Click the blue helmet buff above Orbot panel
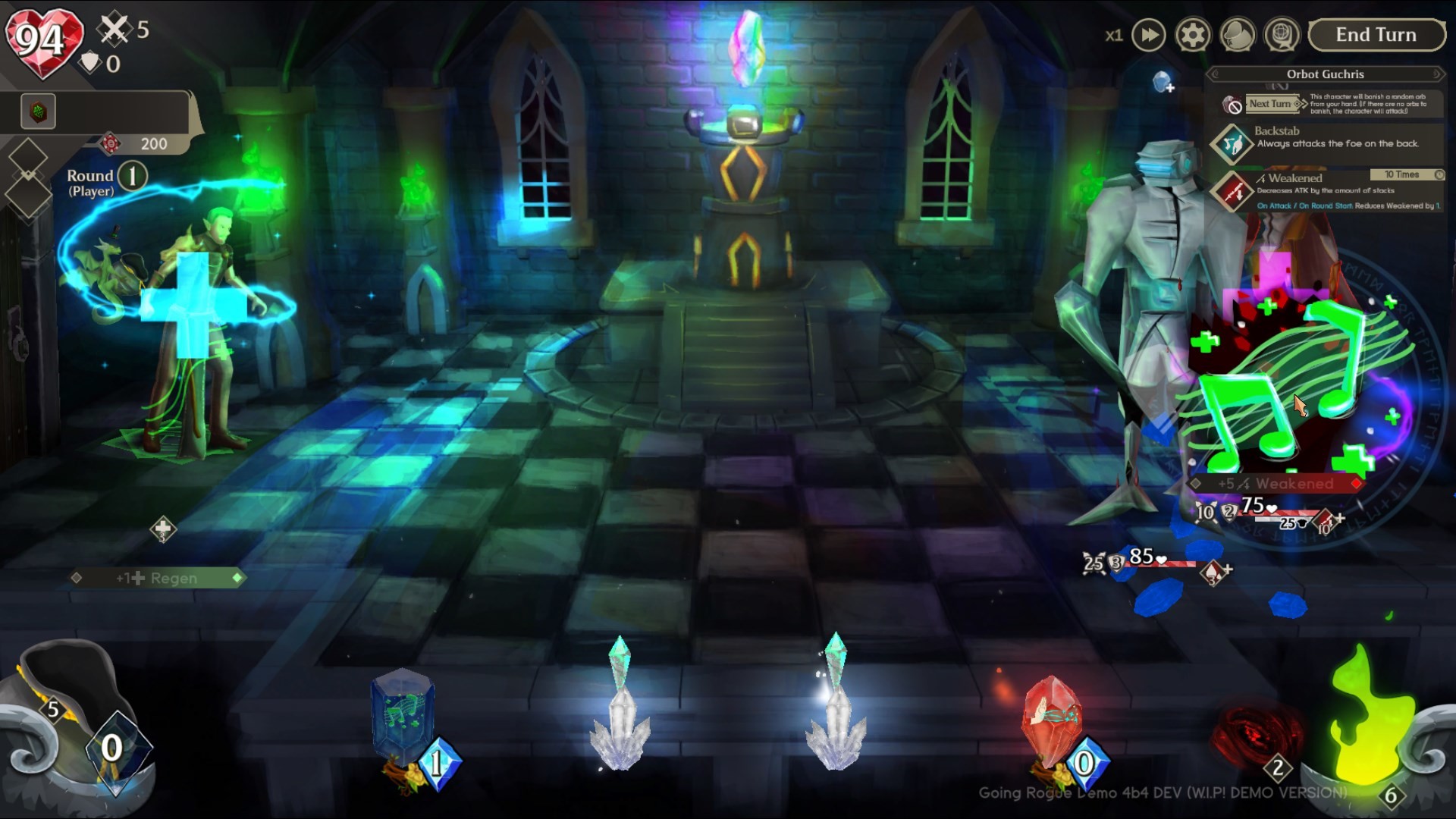The image size is (1456, 819). coord(1163,80)
